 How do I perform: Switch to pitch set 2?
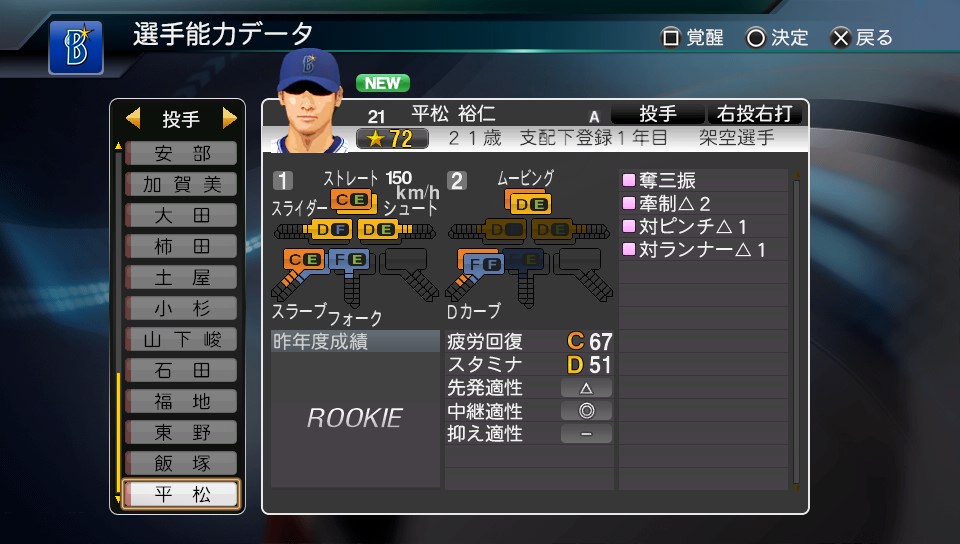[457, 181]
